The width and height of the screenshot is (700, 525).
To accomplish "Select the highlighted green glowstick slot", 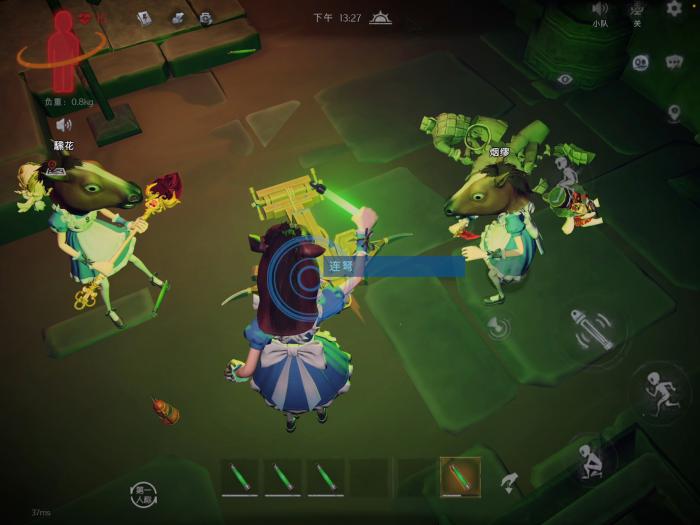I will click(x=459, y=477).
